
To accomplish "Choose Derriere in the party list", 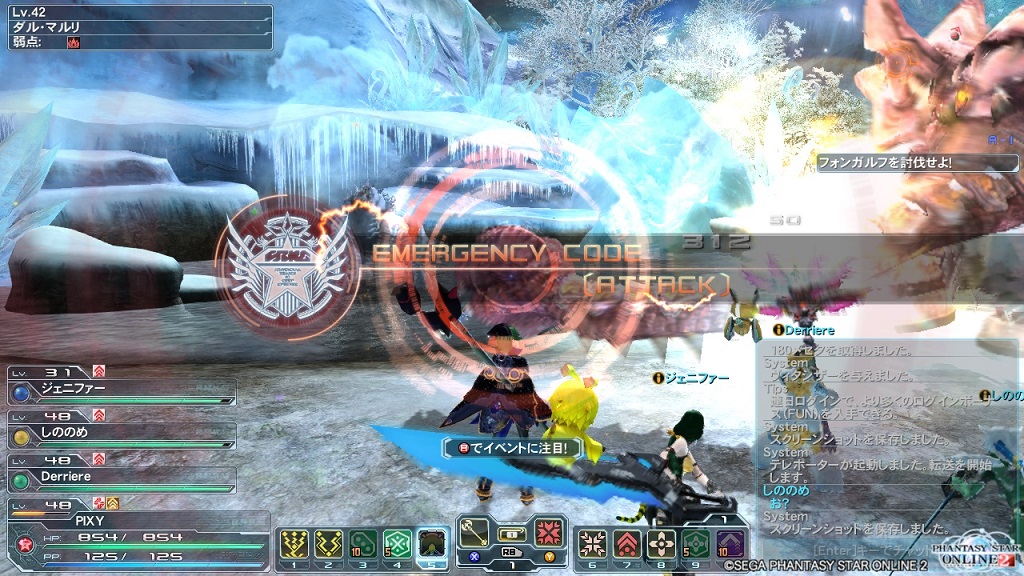I will (x=120, y=478).
